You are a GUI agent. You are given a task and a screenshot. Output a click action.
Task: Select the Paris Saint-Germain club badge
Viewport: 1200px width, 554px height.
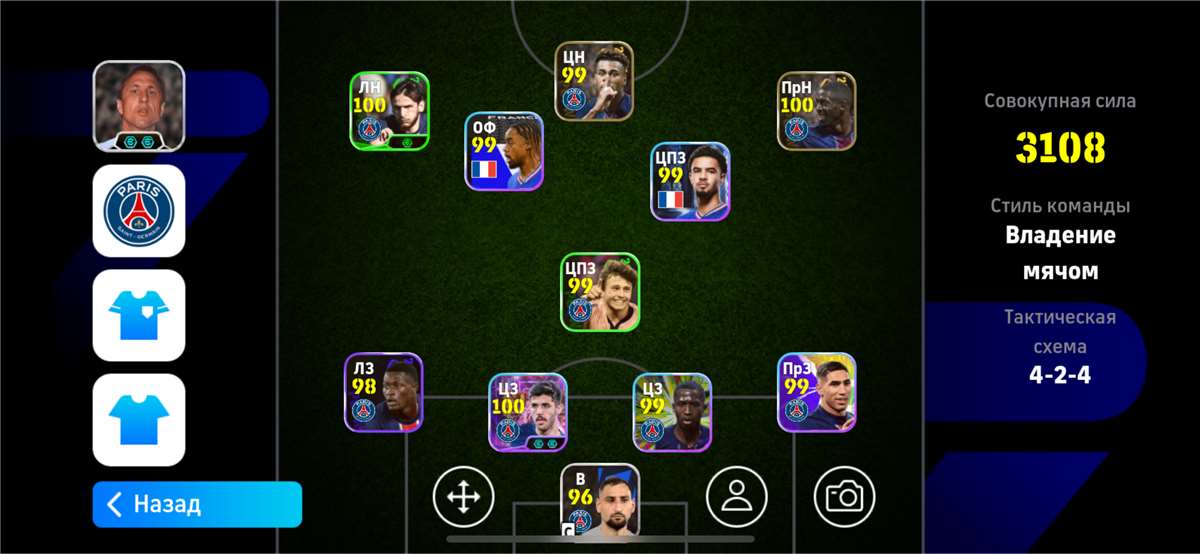tap(139, 211)
